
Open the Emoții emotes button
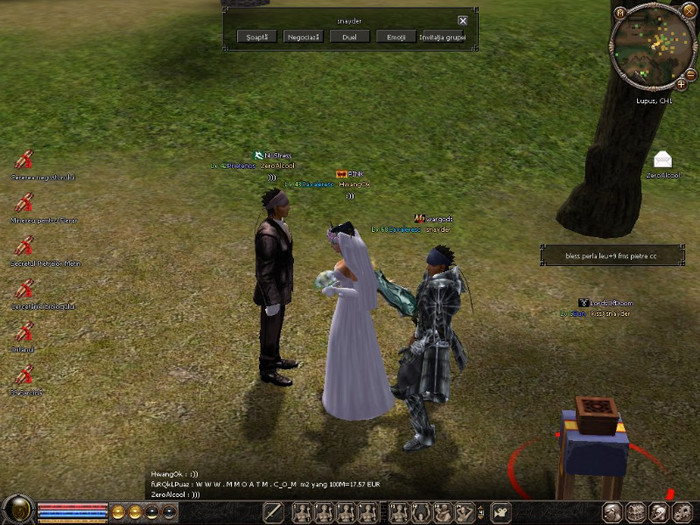395,37
